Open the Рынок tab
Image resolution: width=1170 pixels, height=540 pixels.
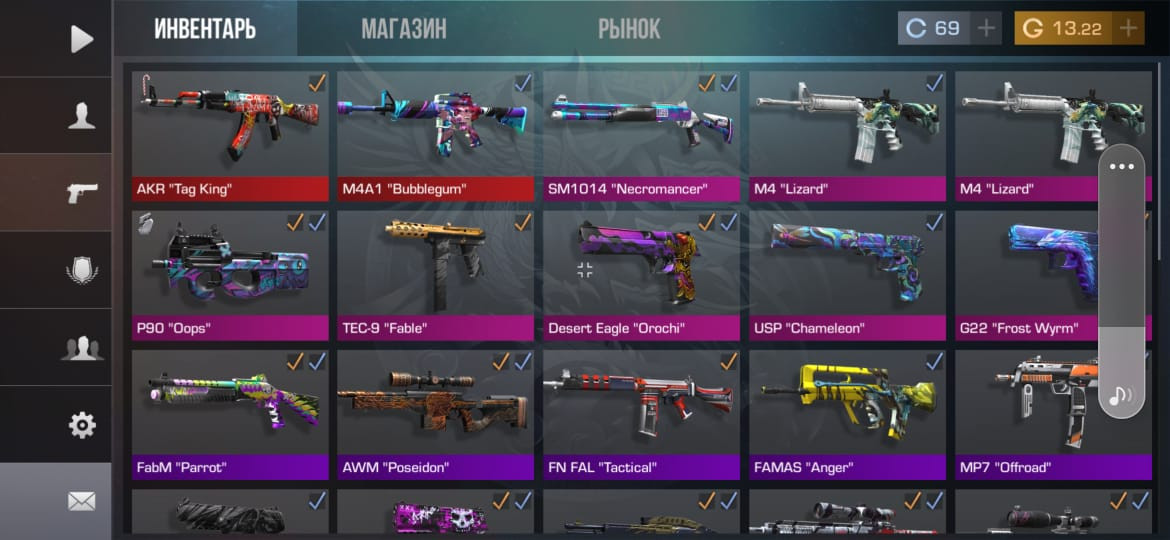click(629, 29)
